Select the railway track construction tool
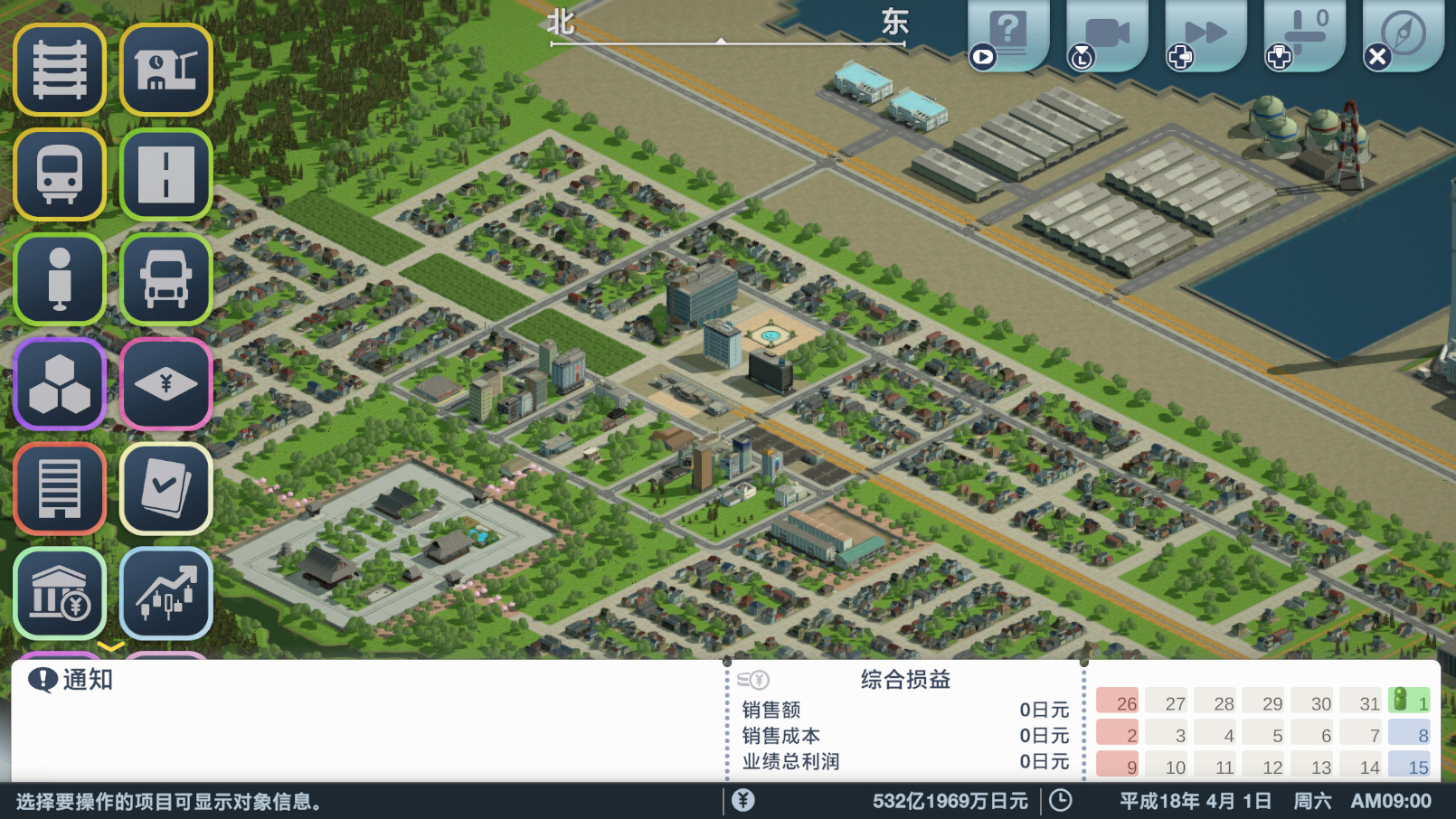The image size is (1456, 819). click(x=59, y=71)
